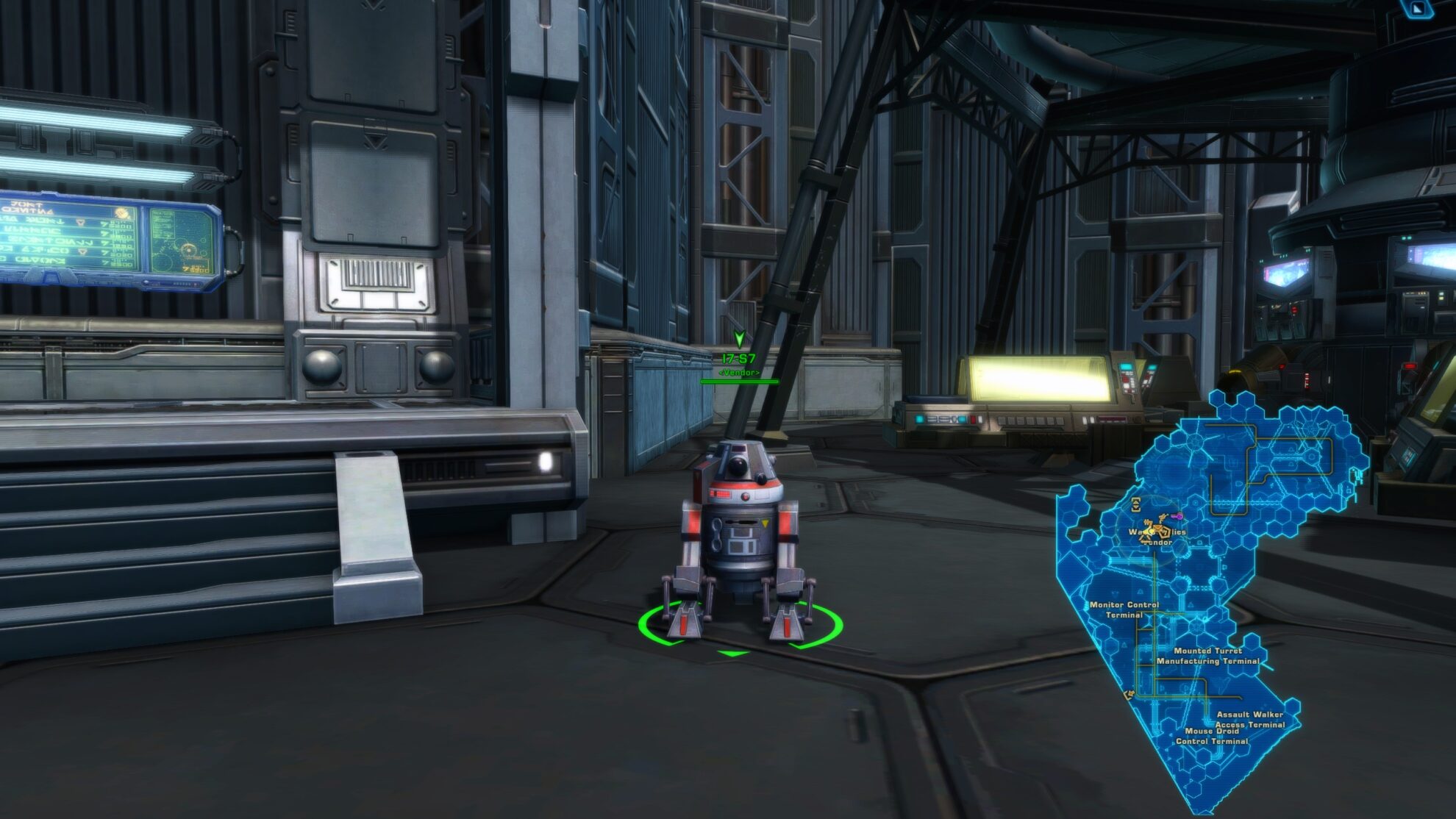The height and width of the screenshot is (819, 1456).
Task: Click the orange player marker near the vendor icon
Action: point(1163,518)
